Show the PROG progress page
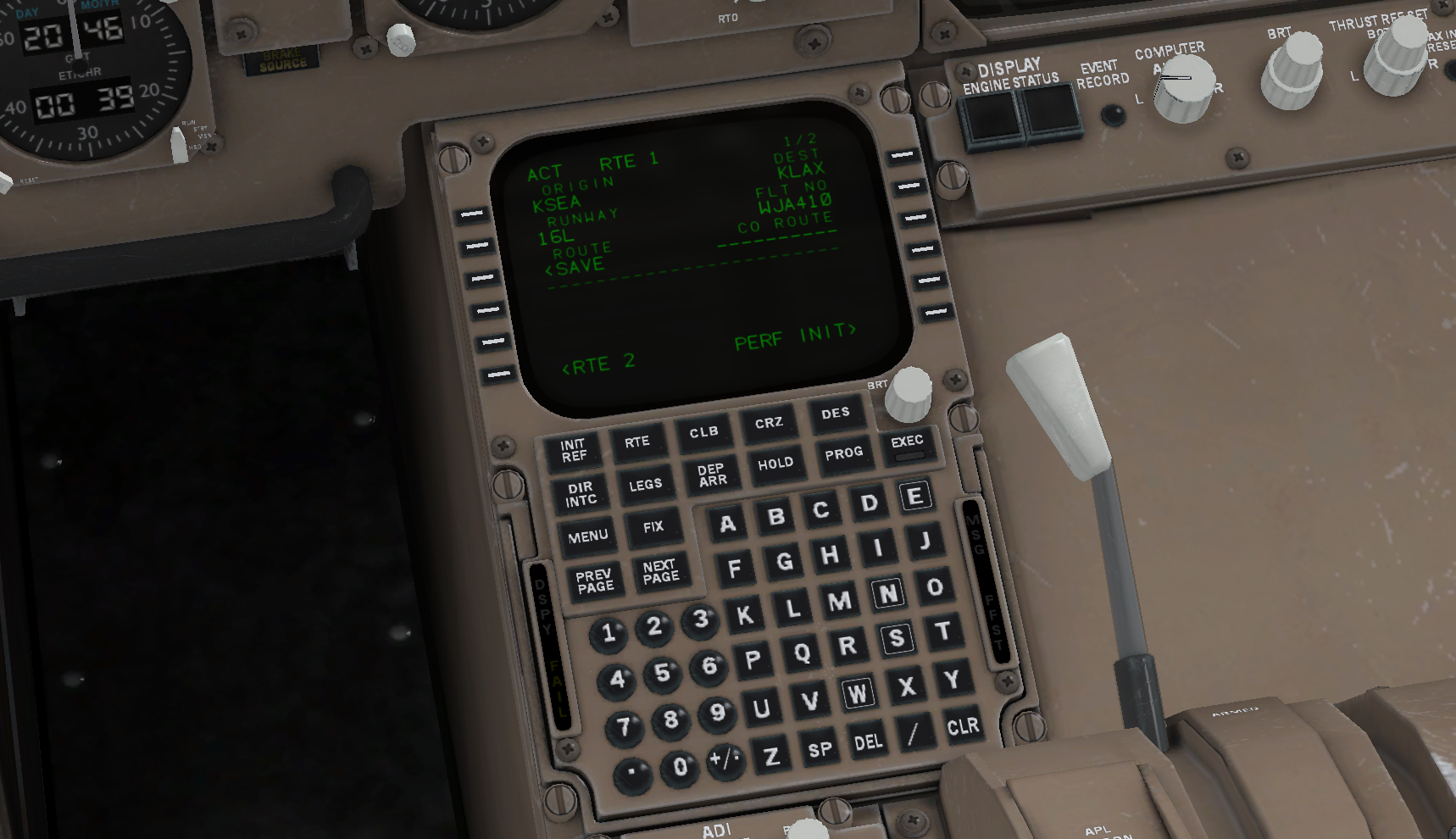 pyautogui.click(x=843, y=453)
